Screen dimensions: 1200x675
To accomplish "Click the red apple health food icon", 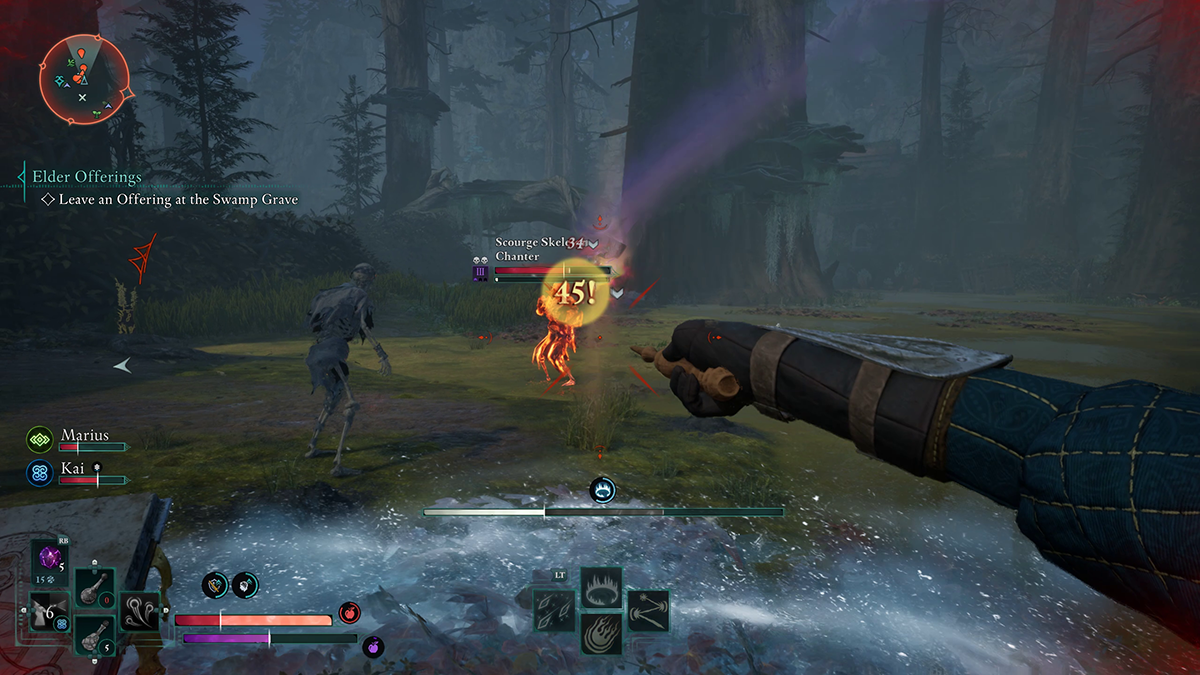I will coord(349,613).
